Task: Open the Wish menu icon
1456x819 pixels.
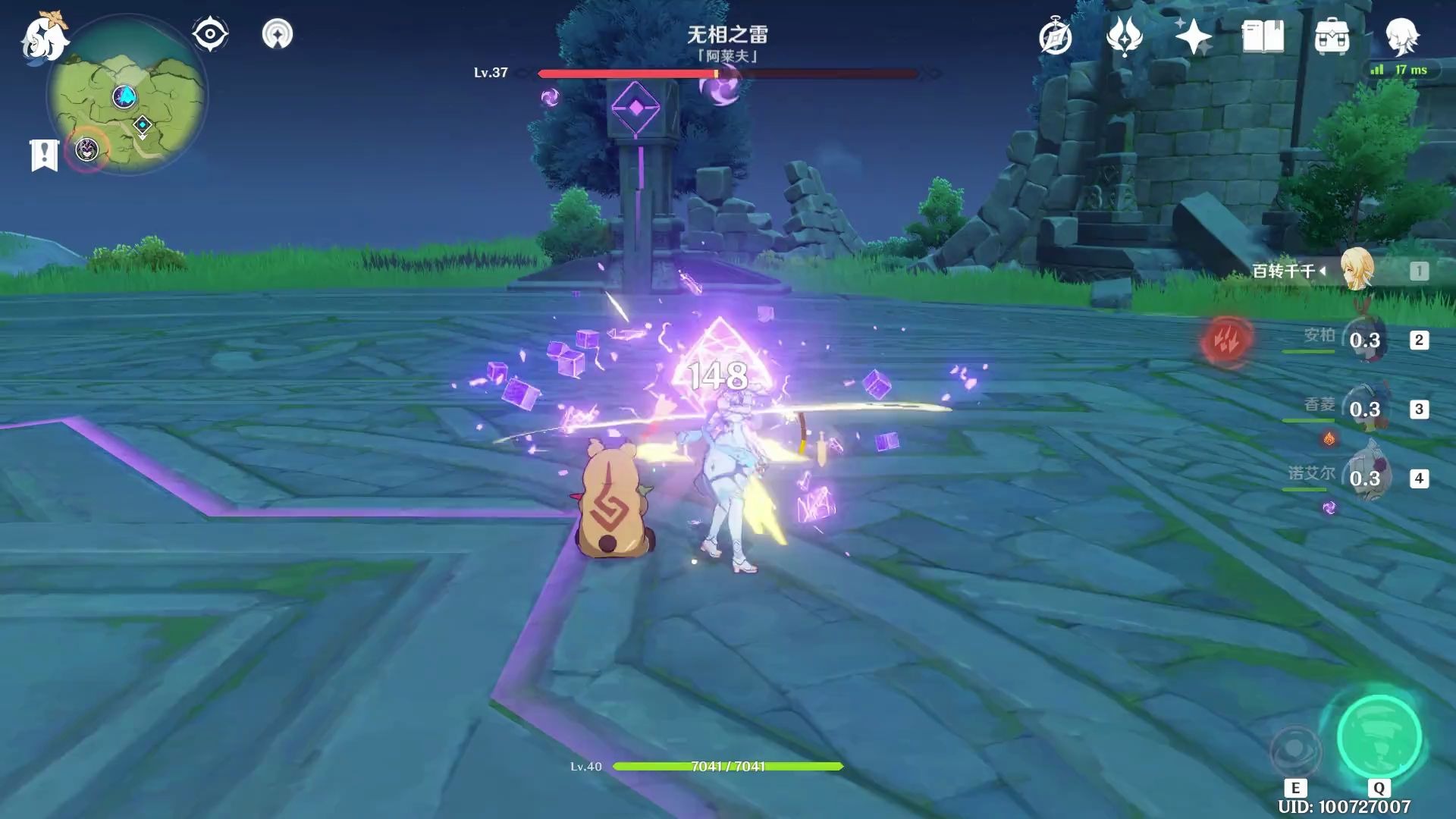Action: click(x=1124, y=36)
